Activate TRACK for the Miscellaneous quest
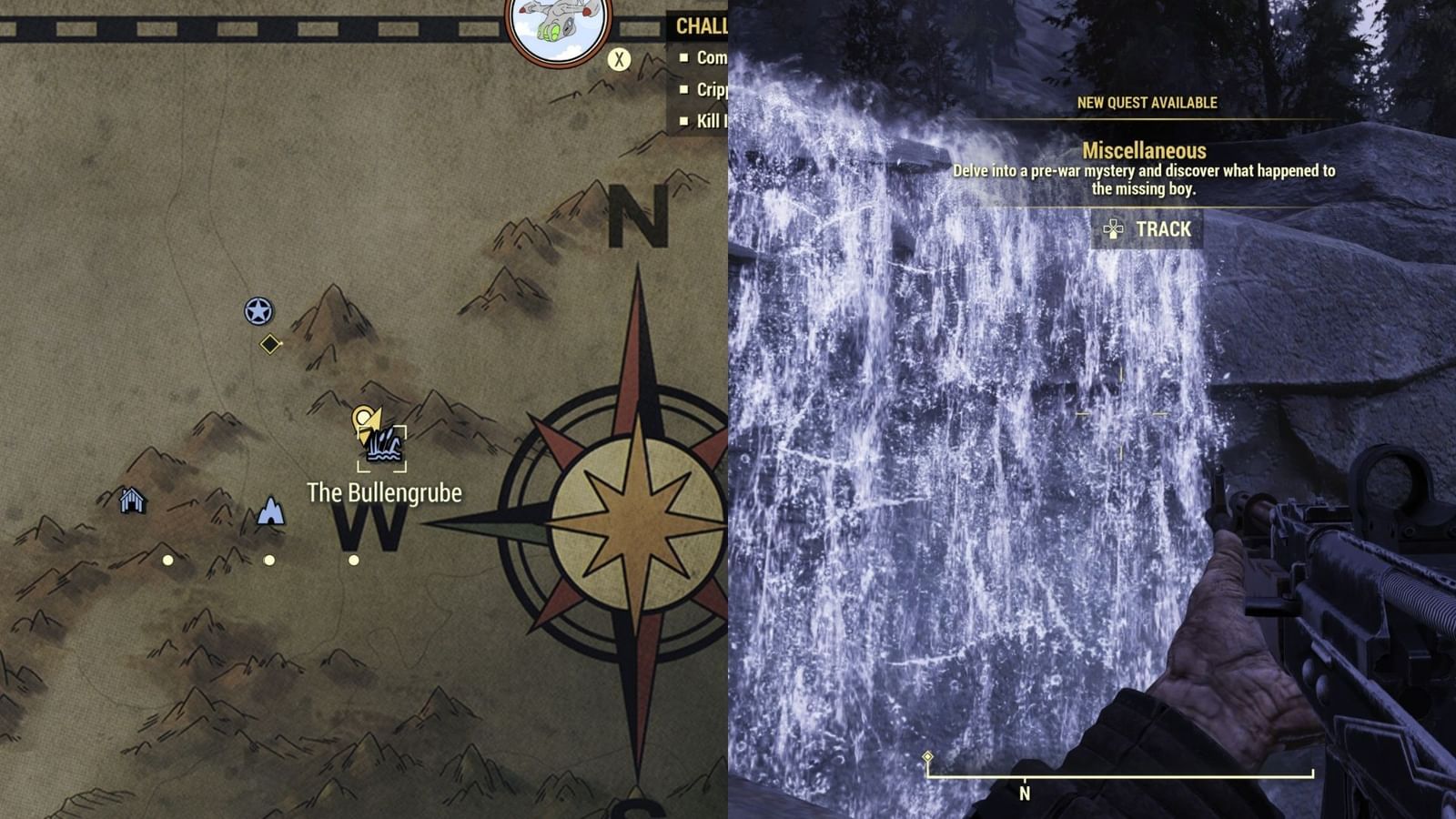Image resolution: width=1456 pixels, height=819 pixels. coord(1163,230)
